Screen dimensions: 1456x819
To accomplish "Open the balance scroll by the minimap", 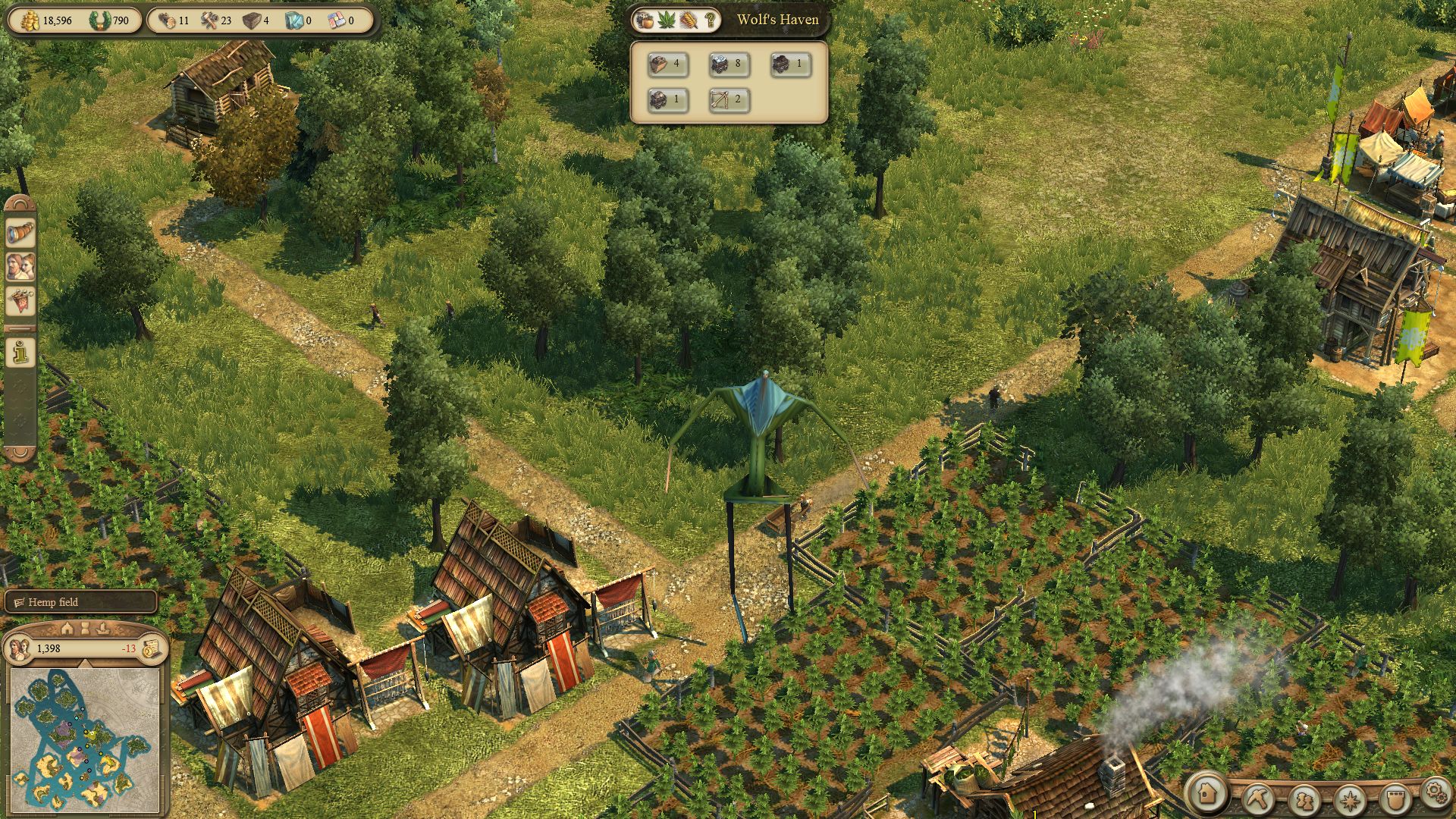I will click(152, 648).
